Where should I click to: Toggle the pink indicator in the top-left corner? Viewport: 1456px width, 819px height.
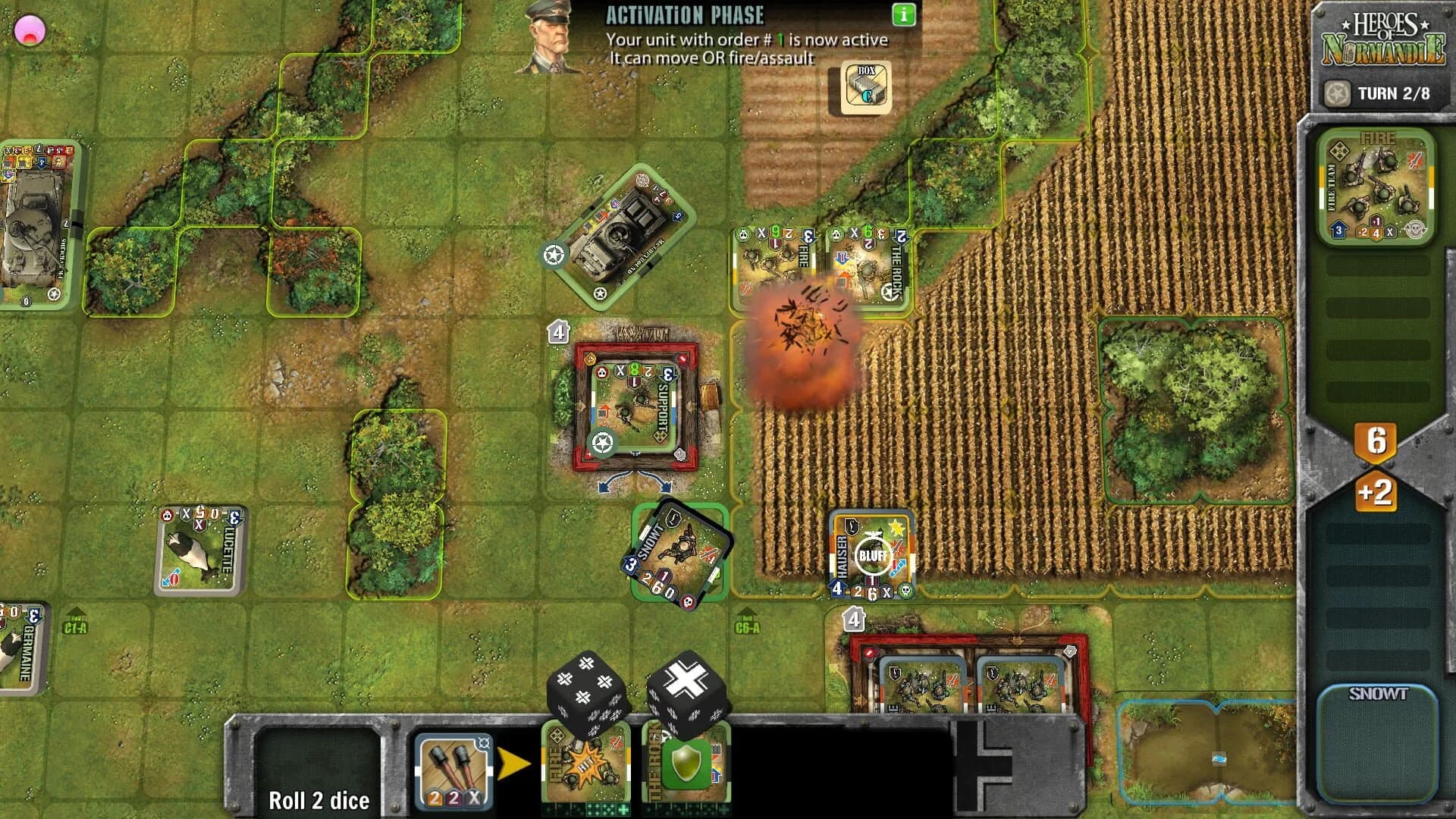(x=30, y=30)
